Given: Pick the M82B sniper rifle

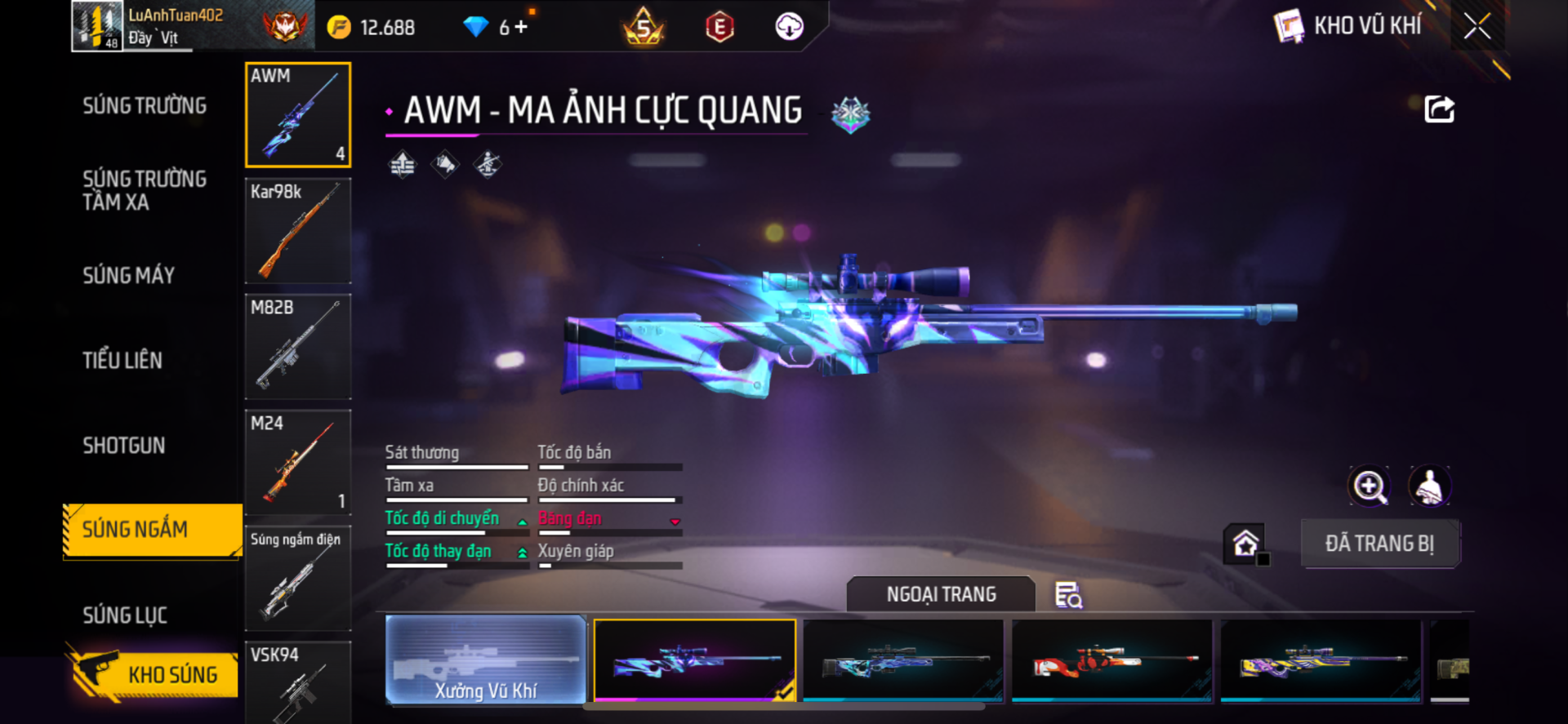Looking at the screenshot, I should pos(298,347).
